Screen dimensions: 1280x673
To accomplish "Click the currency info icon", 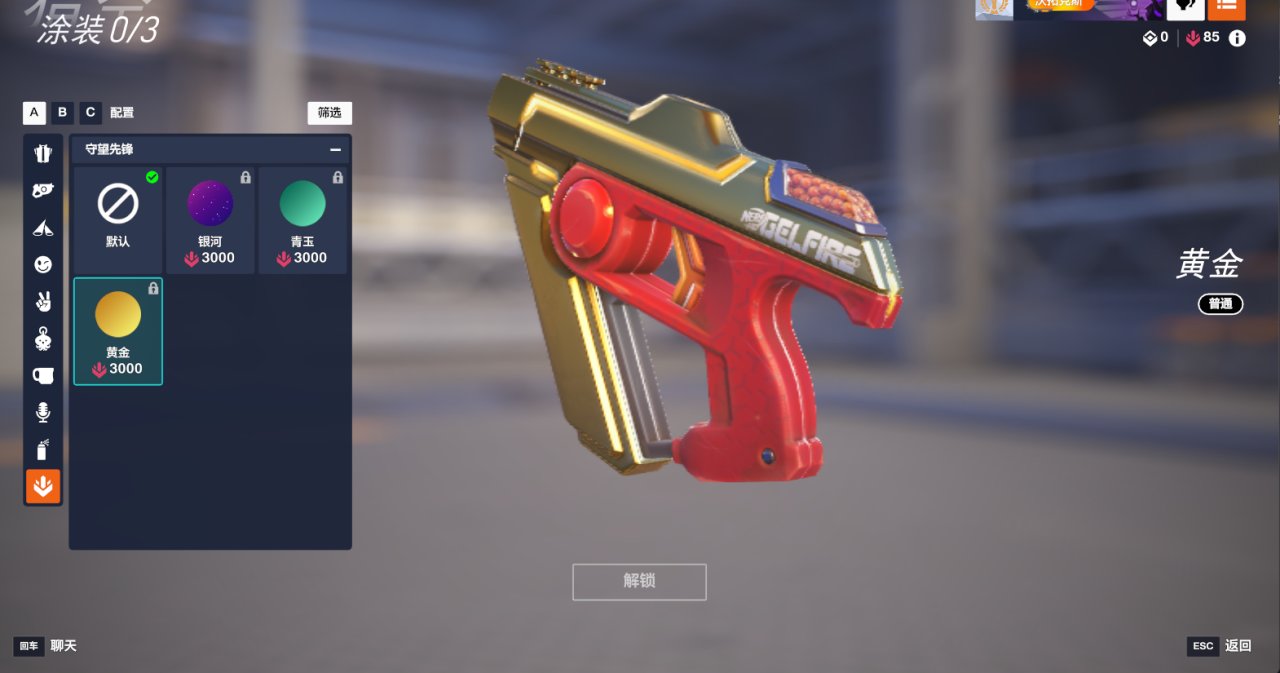I will (1237, 38).
